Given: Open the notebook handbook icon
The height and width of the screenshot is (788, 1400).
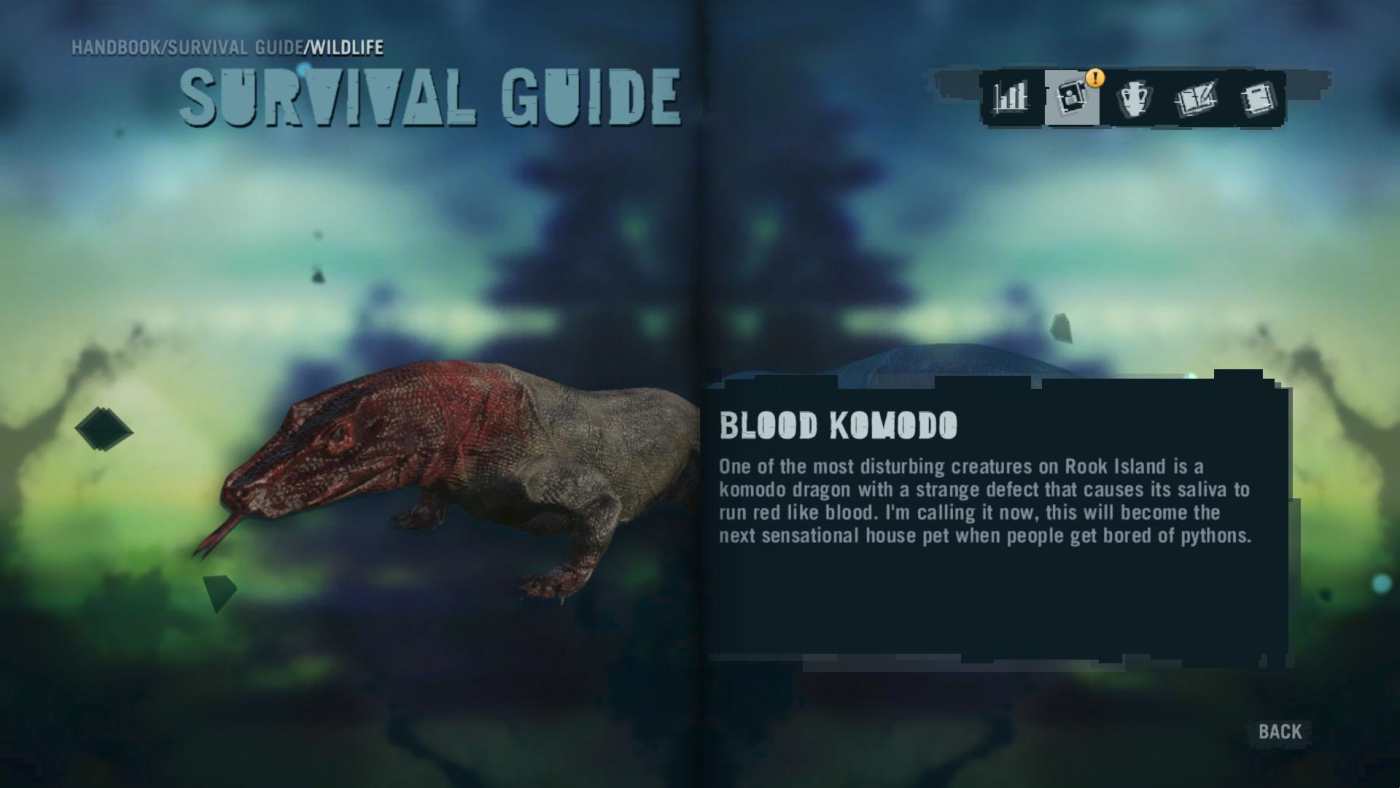Looking at the screenshot, I should 1258,97.
